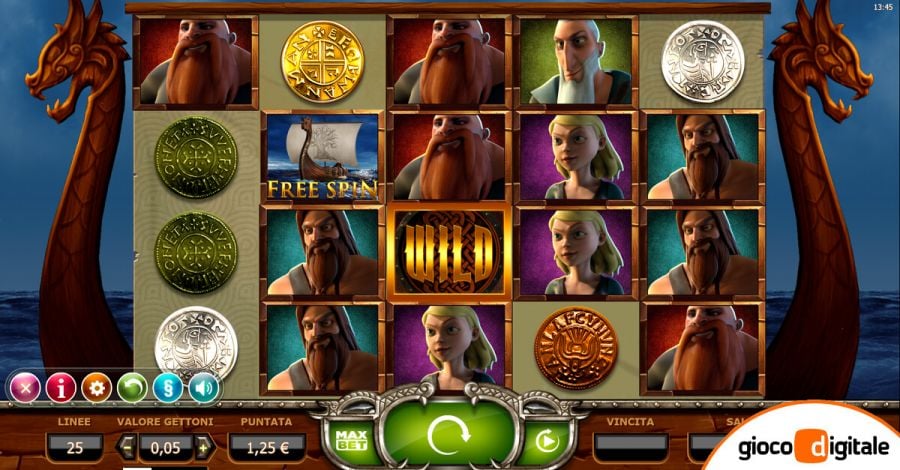Viewport: 900px width, 470px height.
Task: Toggle sound with the speaker icon
Action: [x=204, y=387]
